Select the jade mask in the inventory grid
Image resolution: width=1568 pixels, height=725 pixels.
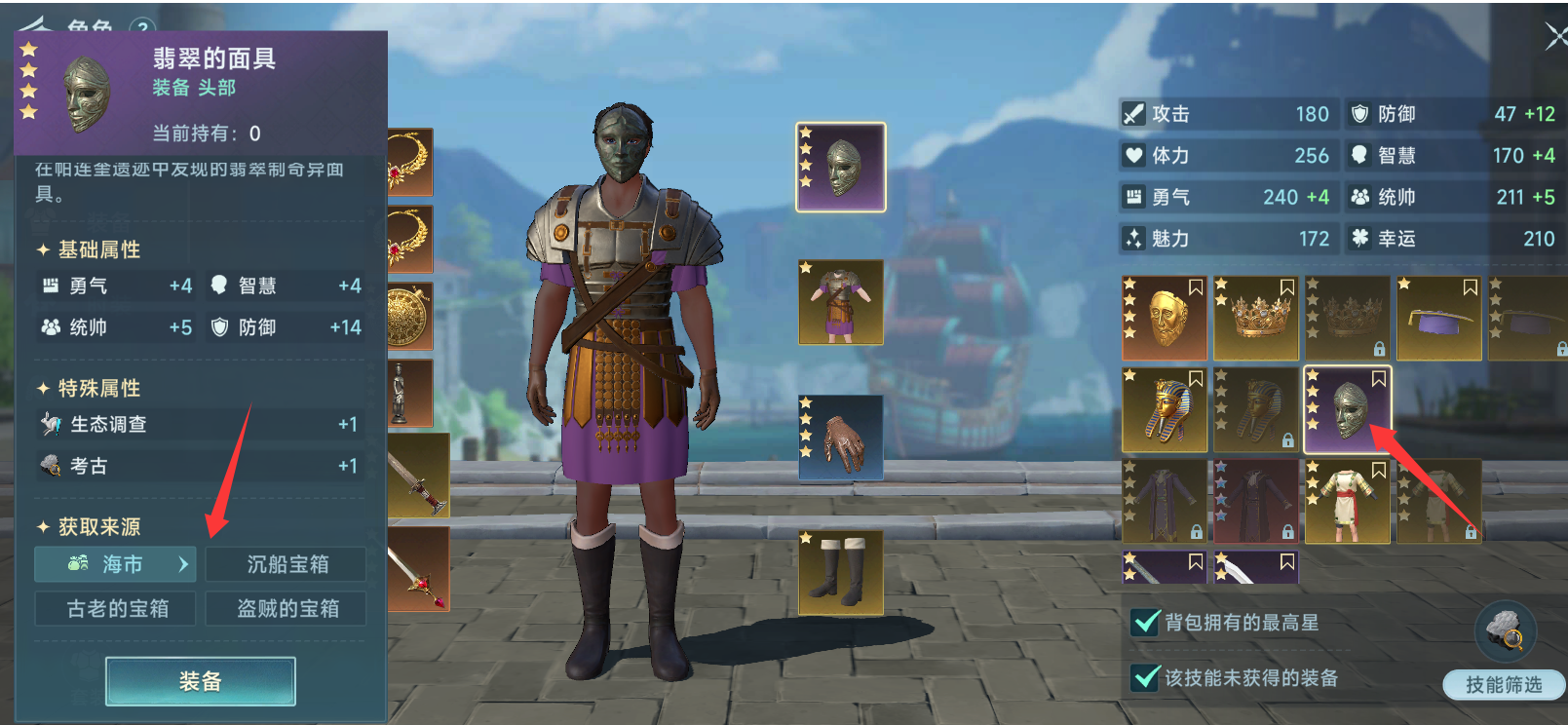(1348, 410)
